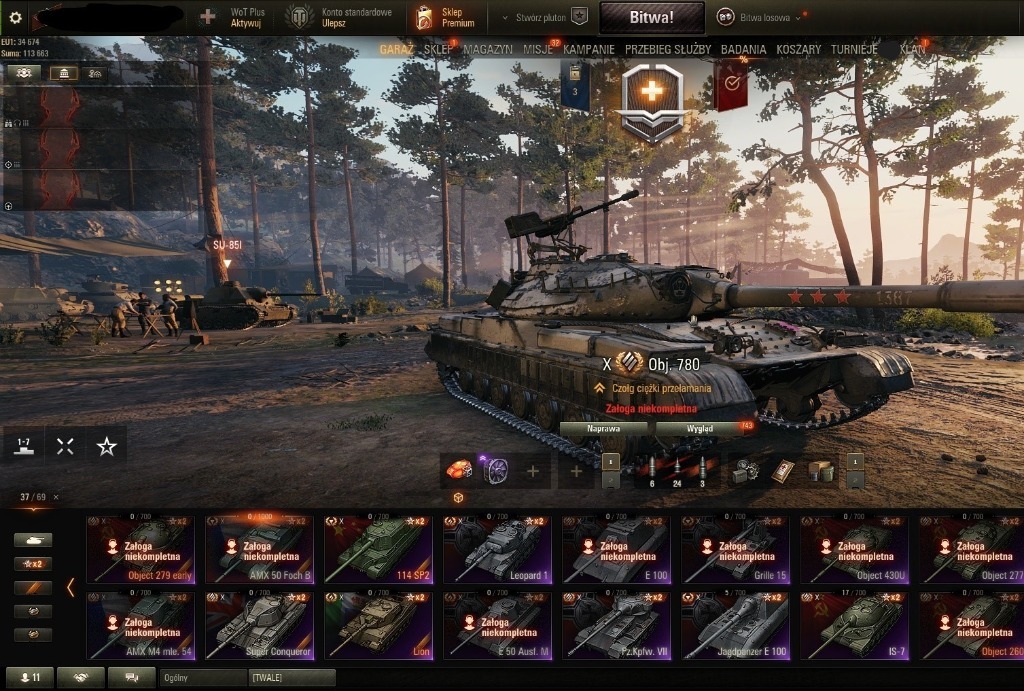Viewport: 1024px width, 691px height.
Task: Open the Badania research tab
Action: click(x=743, y=49)
